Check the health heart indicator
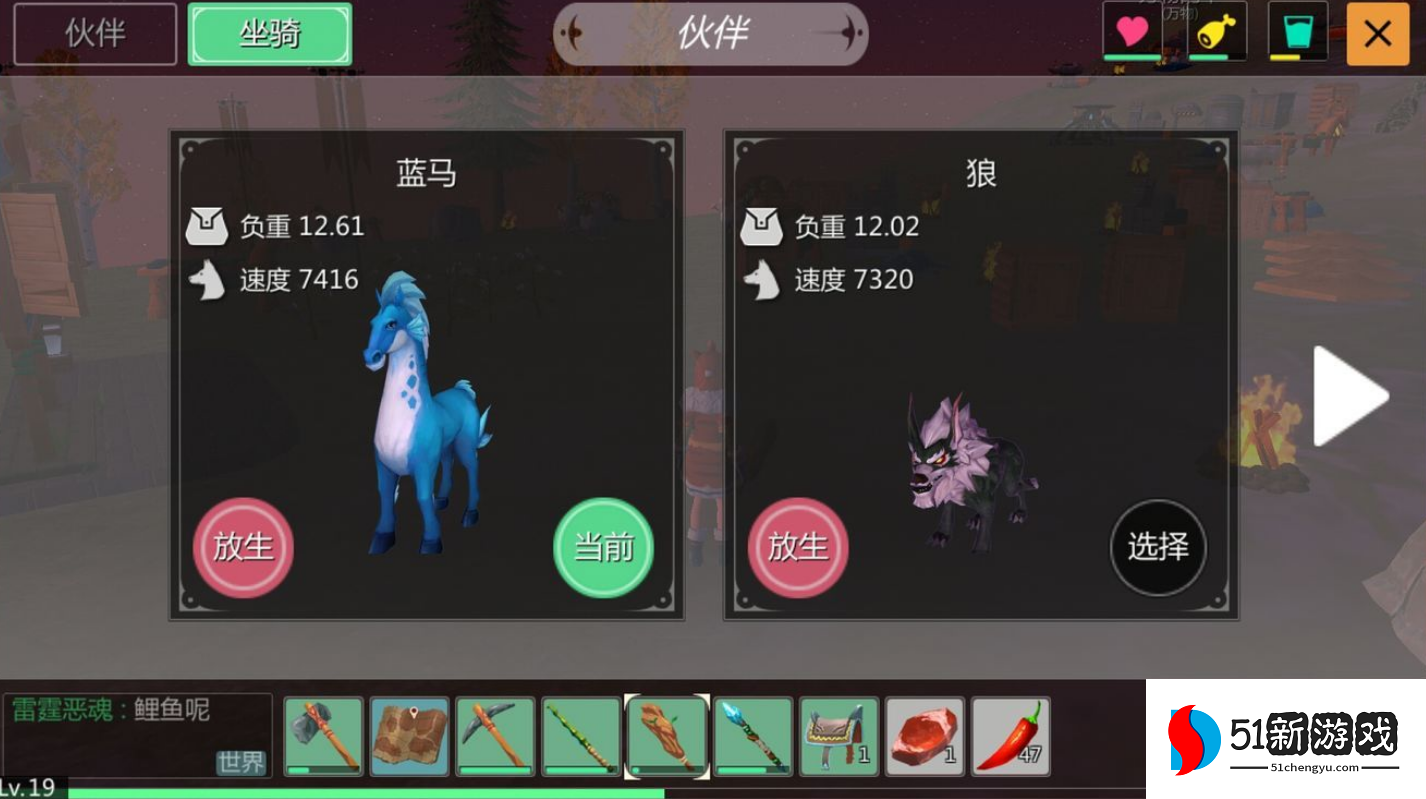Viewport: 1426px width, 799px height. pos(1130,33)
